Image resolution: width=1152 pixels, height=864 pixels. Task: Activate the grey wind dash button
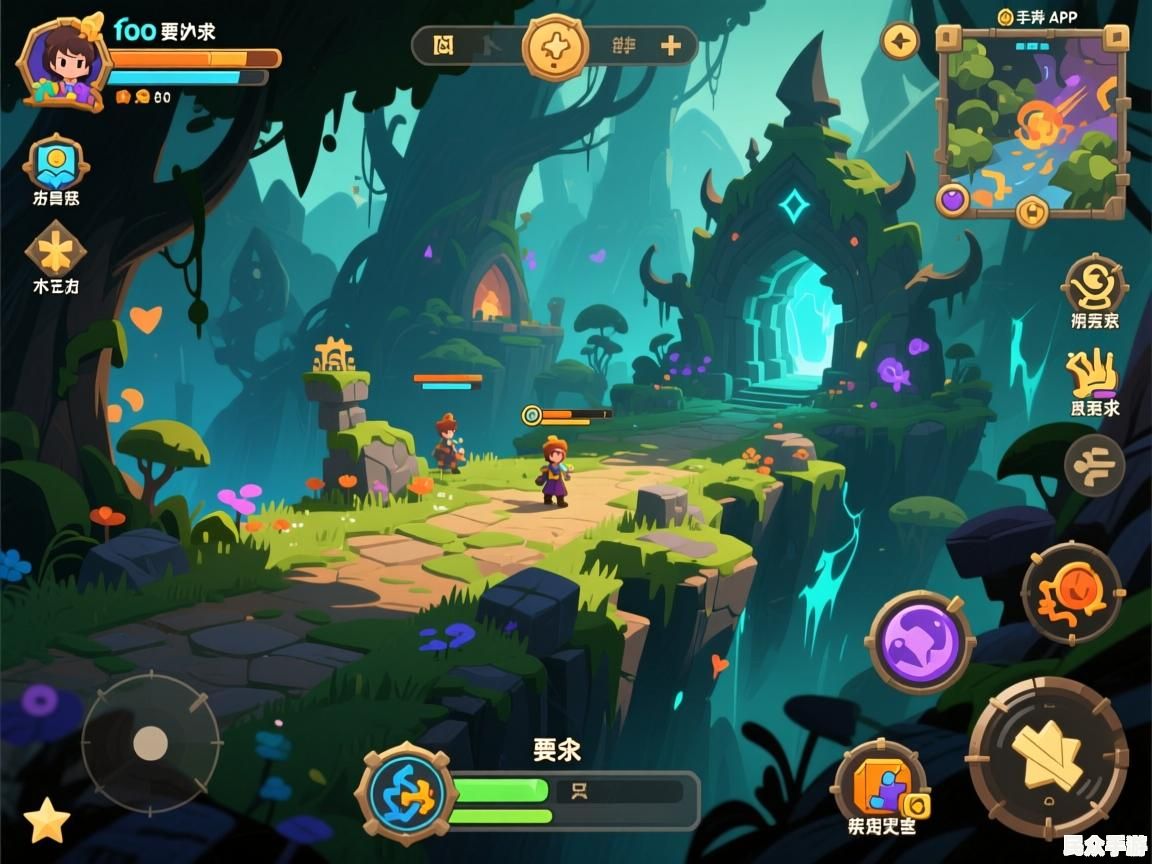1094,465
